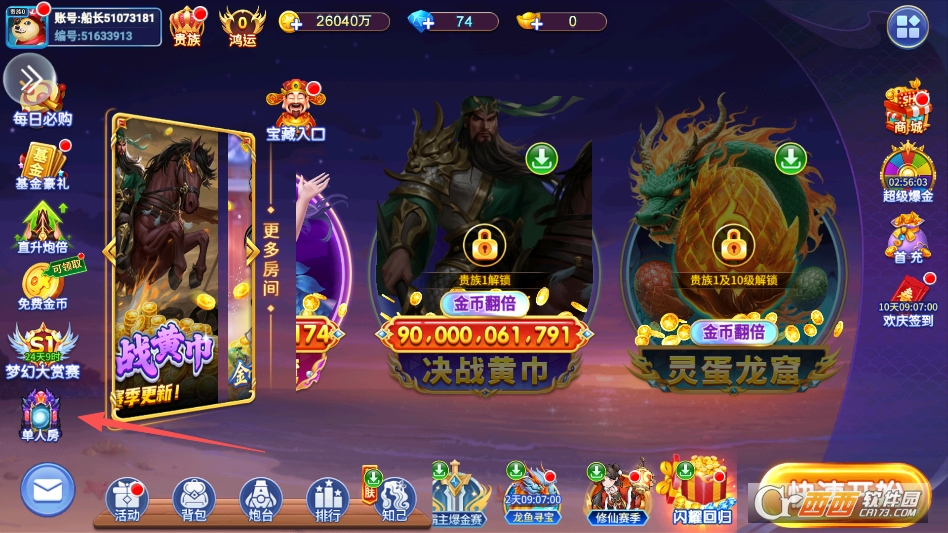Open the 宝藏入口 treasure entrance
Screen dimensions: 948x533
coord(295,110)
